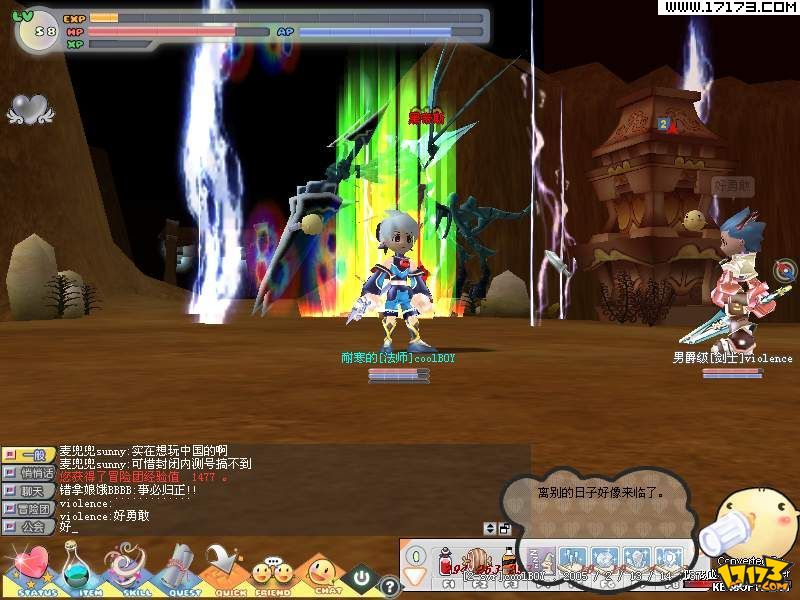Switch to the 冒险团 chat tab
Viewport: 800px width, 600px height.
(x=30, y=509)
